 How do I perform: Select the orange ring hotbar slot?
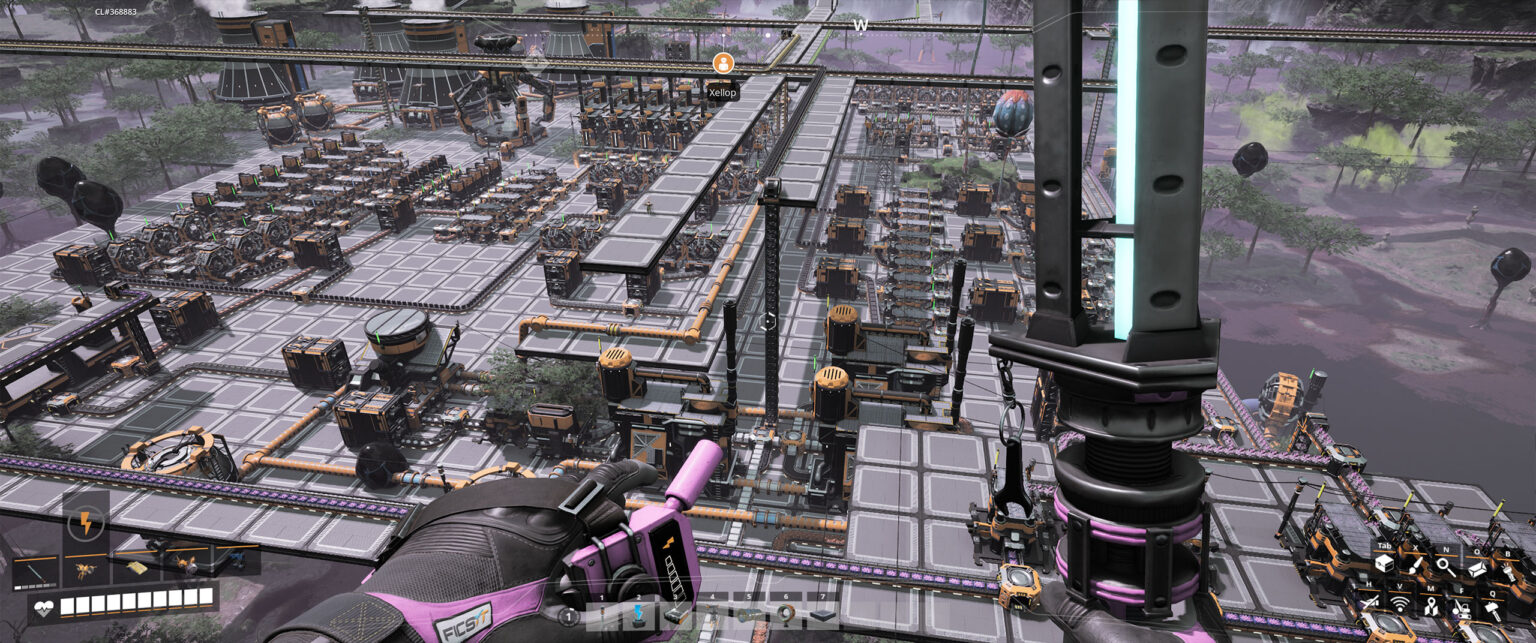[785, 614]
